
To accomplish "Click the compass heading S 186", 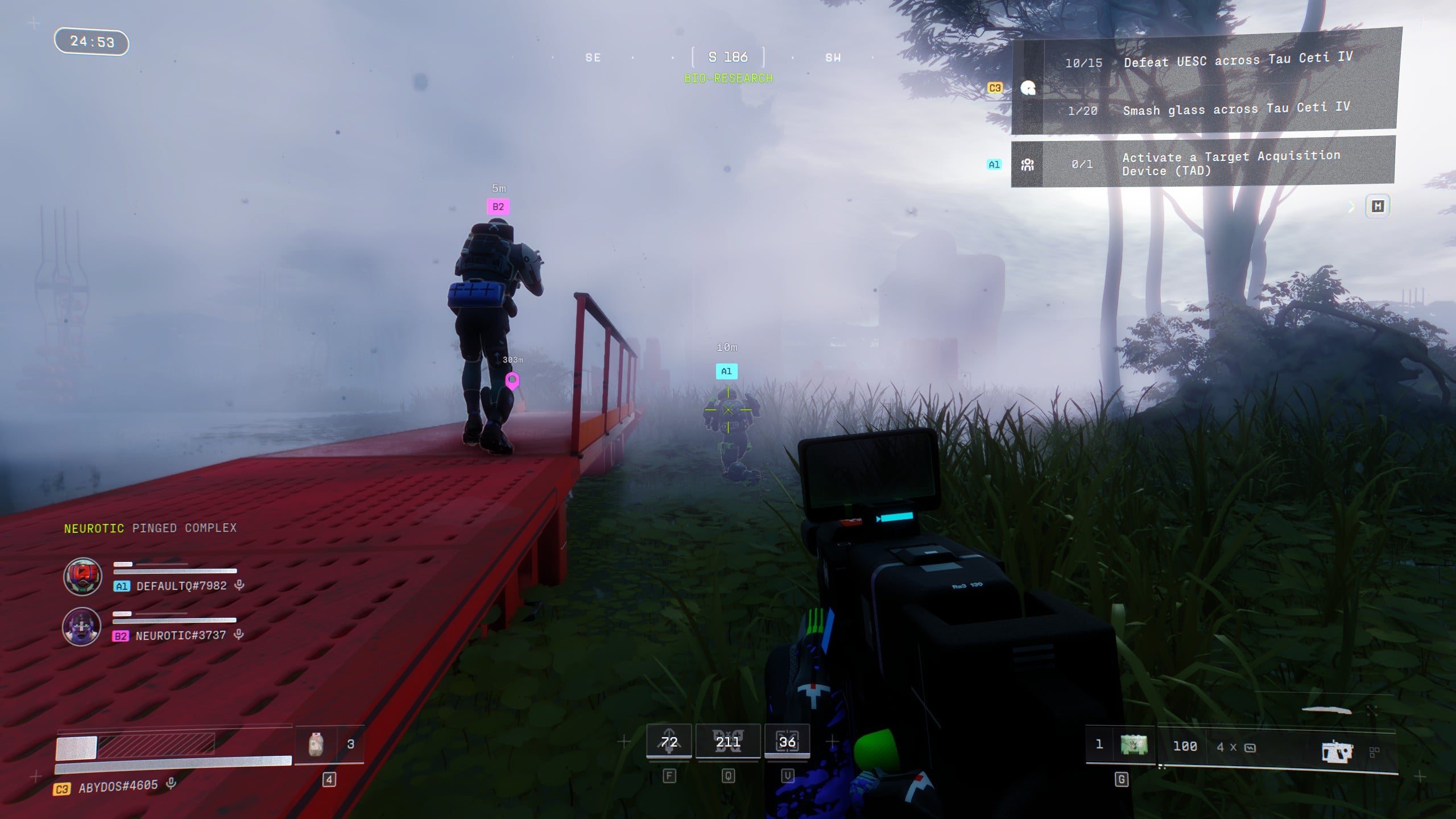I will (728, 57).
